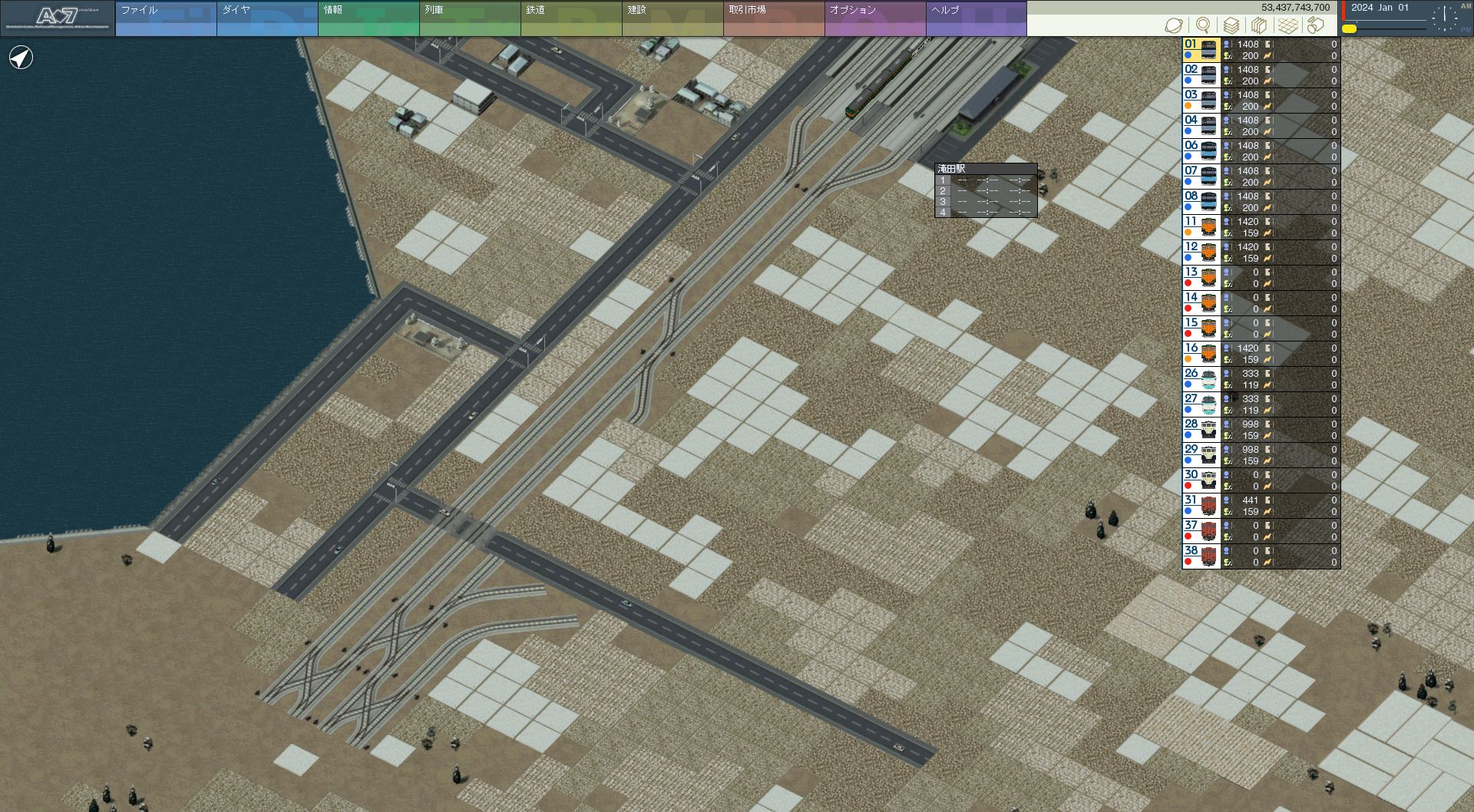Open the オプション (Options) menu
This screenshot has height=812, width=1474.
(x=874, y=18)
